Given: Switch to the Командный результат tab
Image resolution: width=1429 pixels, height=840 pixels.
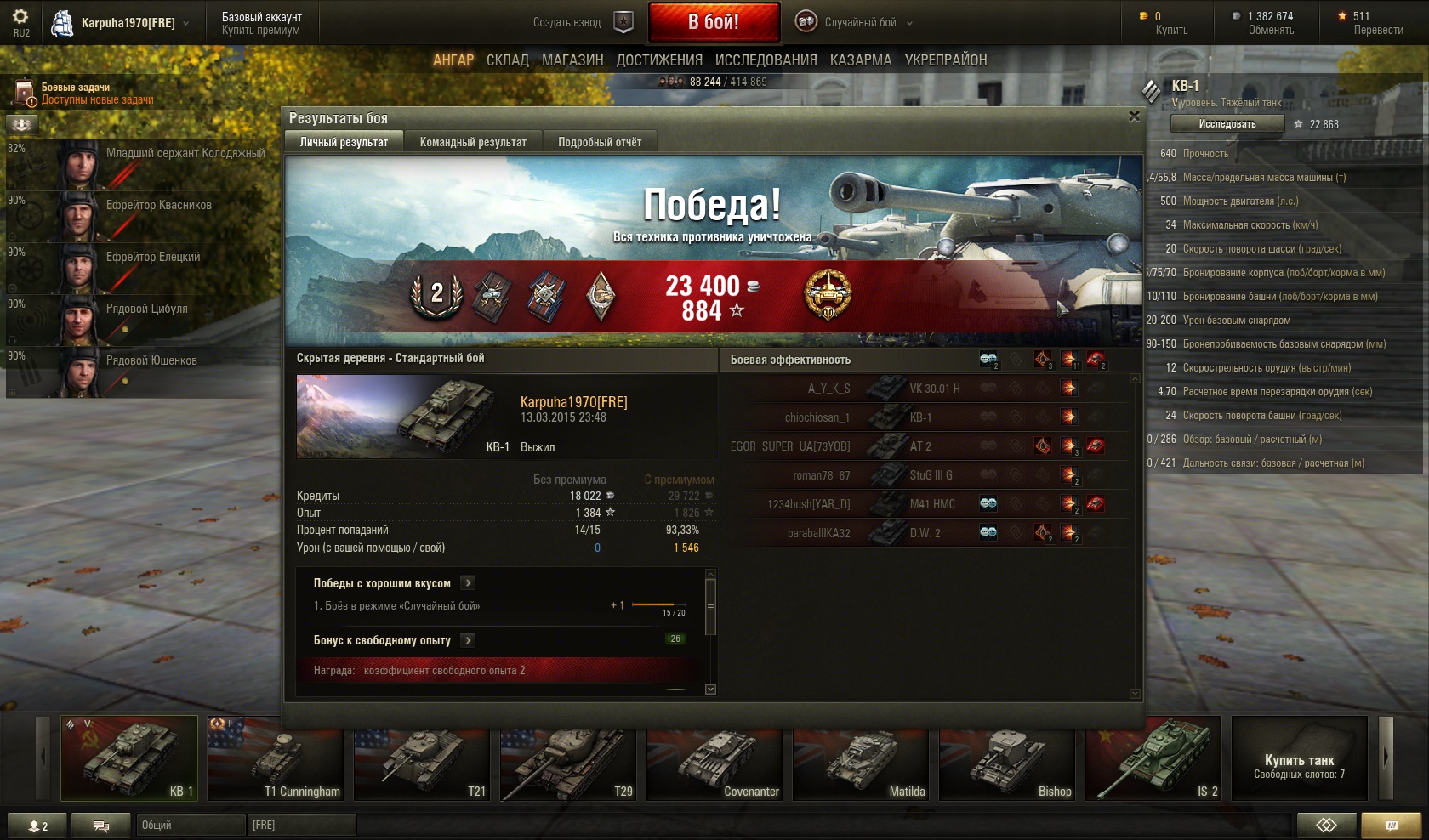Looking at the screenshot, I should (x=473, y=142).
